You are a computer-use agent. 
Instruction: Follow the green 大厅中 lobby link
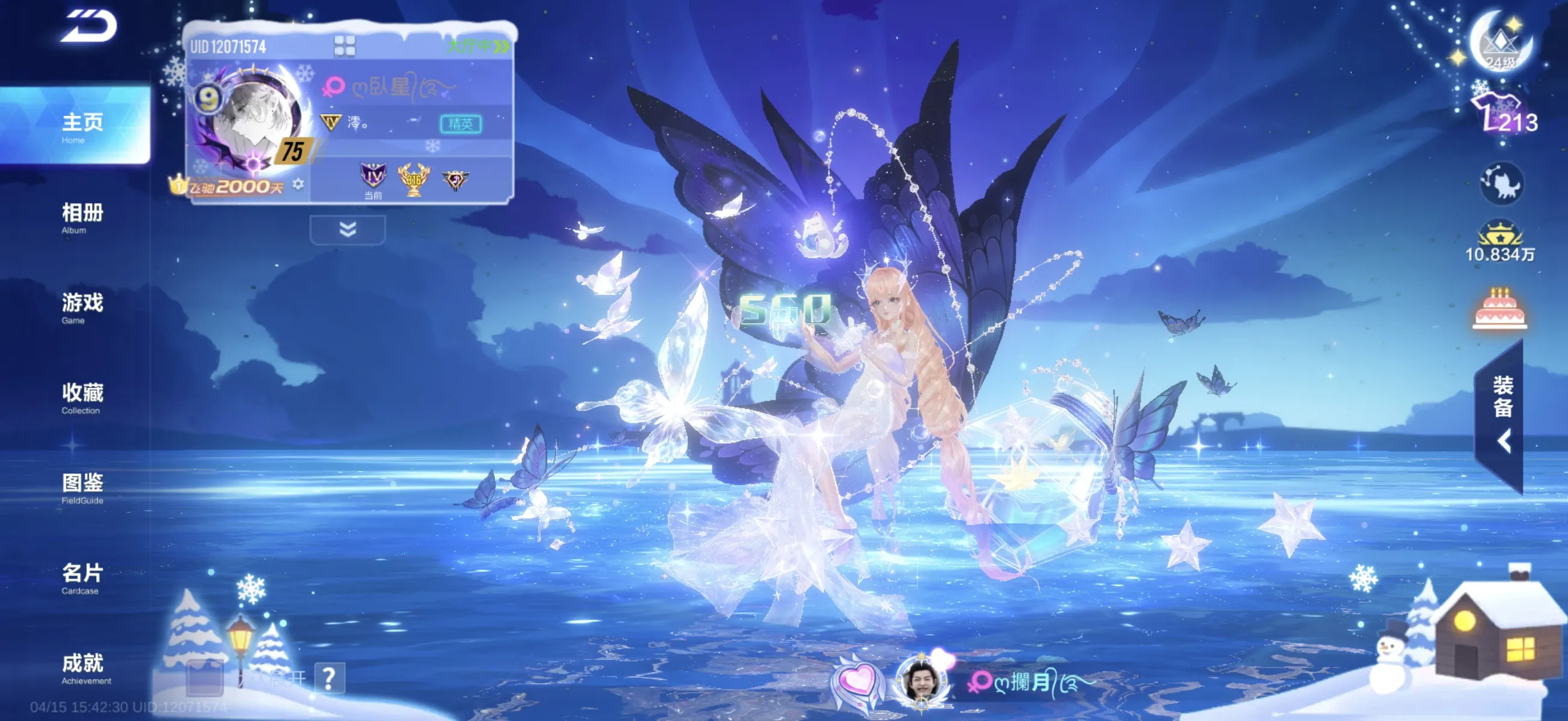pos(478,46)
